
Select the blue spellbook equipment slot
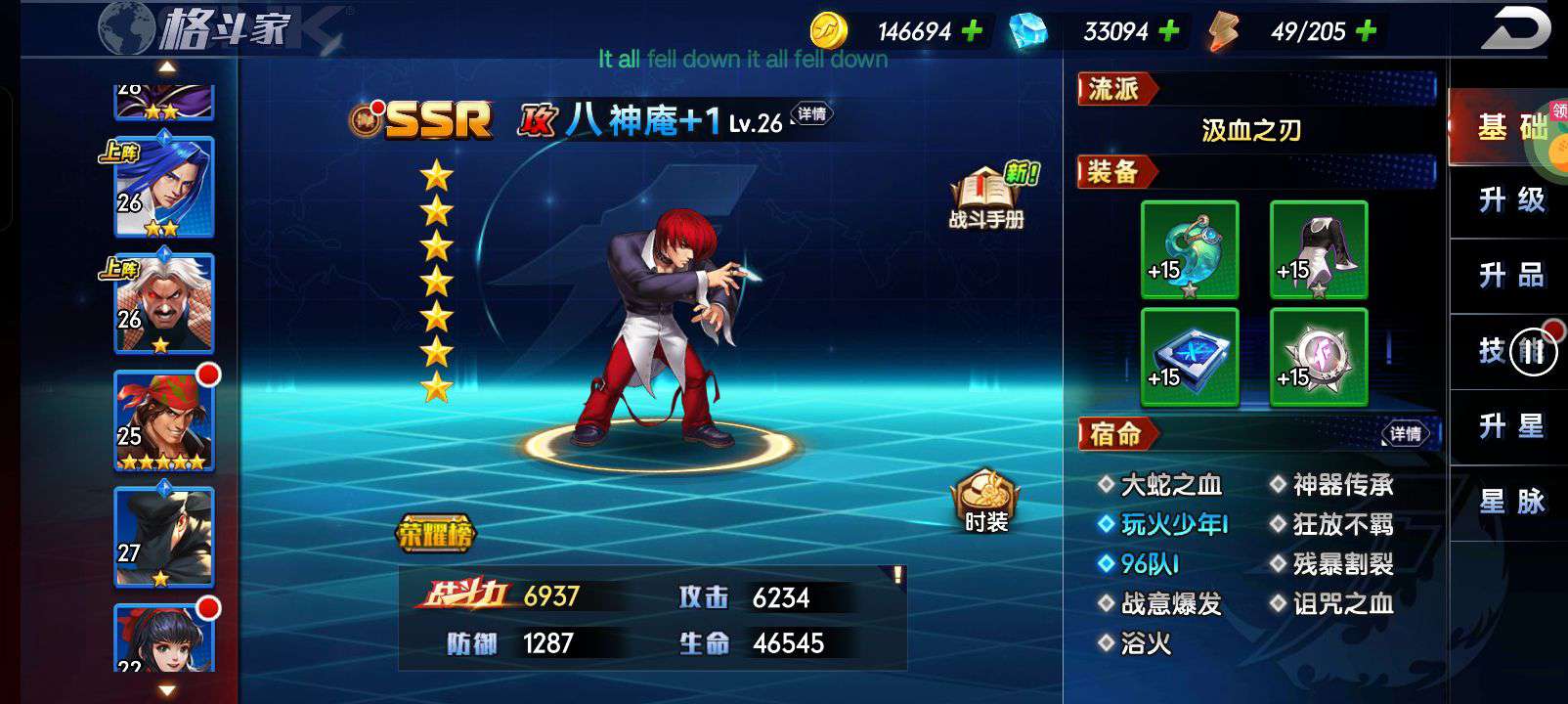click(1190, 357)
